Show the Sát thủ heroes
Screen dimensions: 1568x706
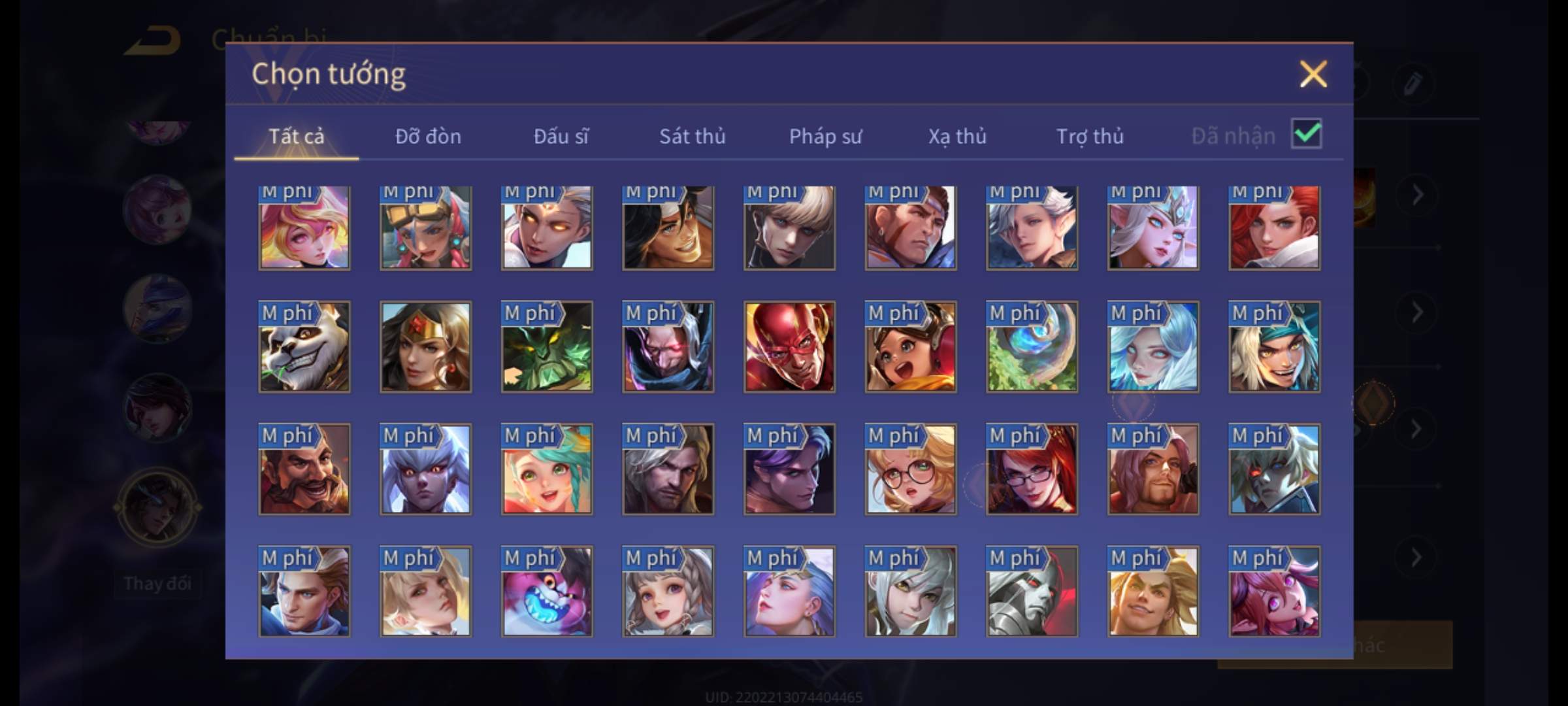[x=692, y=136]
